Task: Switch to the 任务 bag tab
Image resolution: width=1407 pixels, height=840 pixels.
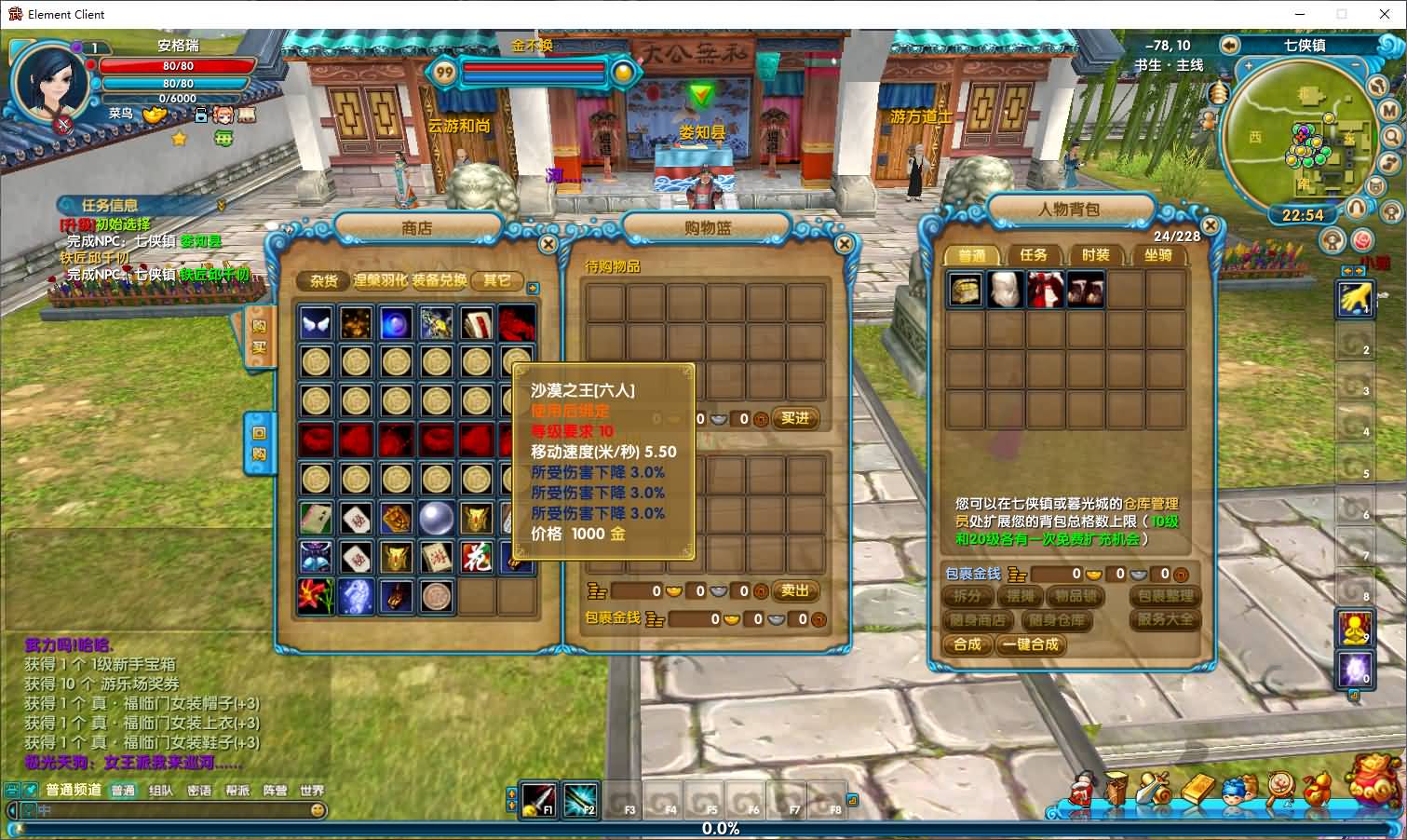Action: pyautogui.click(x=1033, y=254)
